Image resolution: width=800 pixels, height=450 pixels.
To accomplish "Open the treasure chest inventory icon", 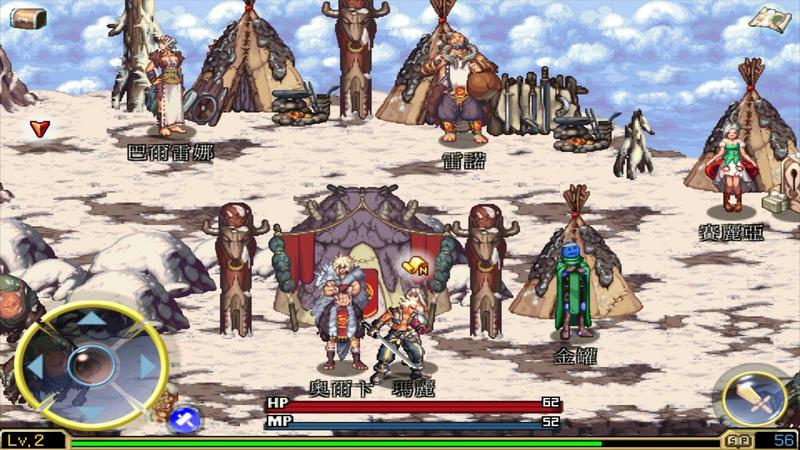I will coord(27,17).
